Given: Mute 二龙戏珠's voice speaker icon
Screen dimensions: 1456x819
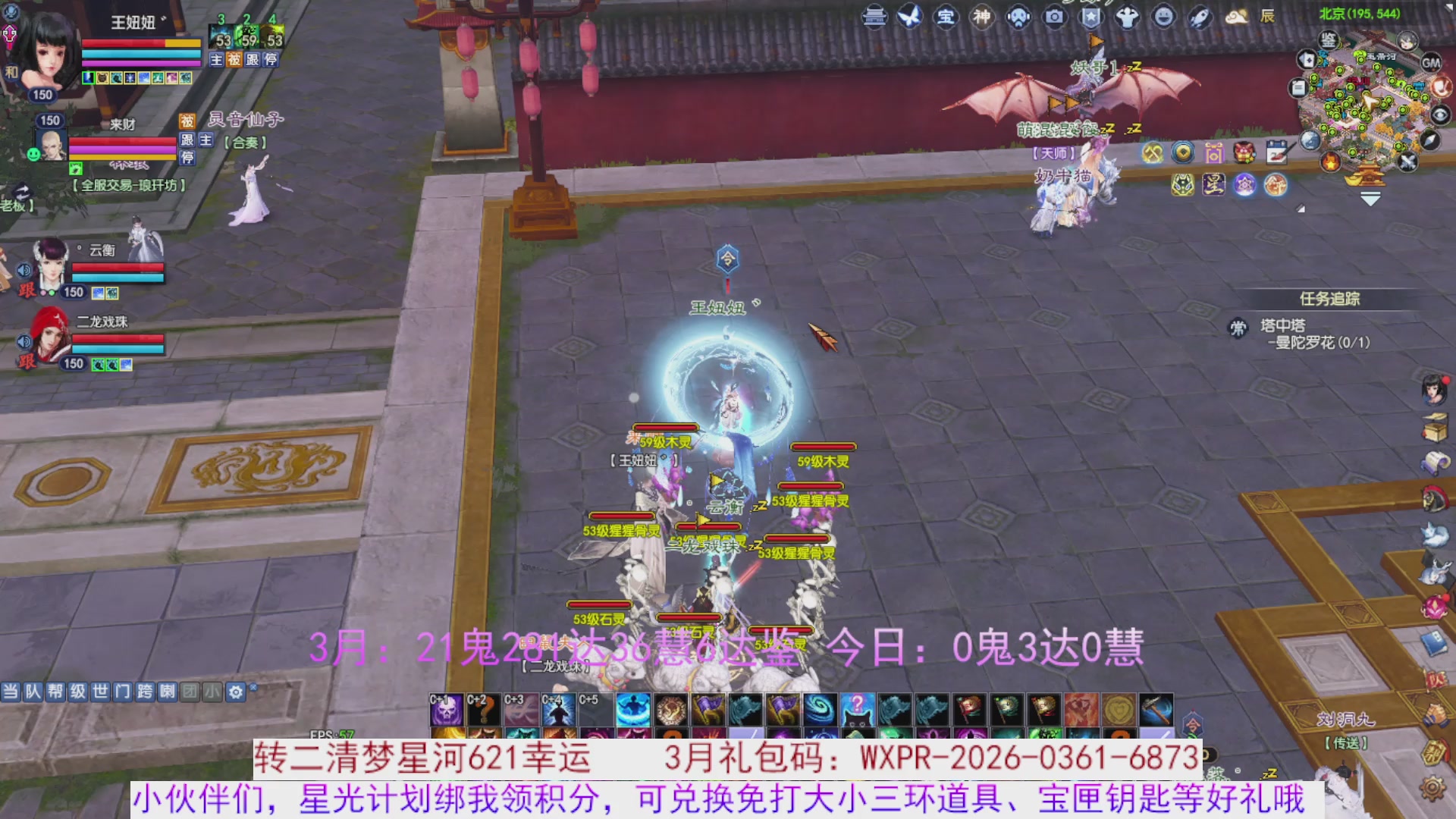Looking at the screenshot, I should point(24,340).
